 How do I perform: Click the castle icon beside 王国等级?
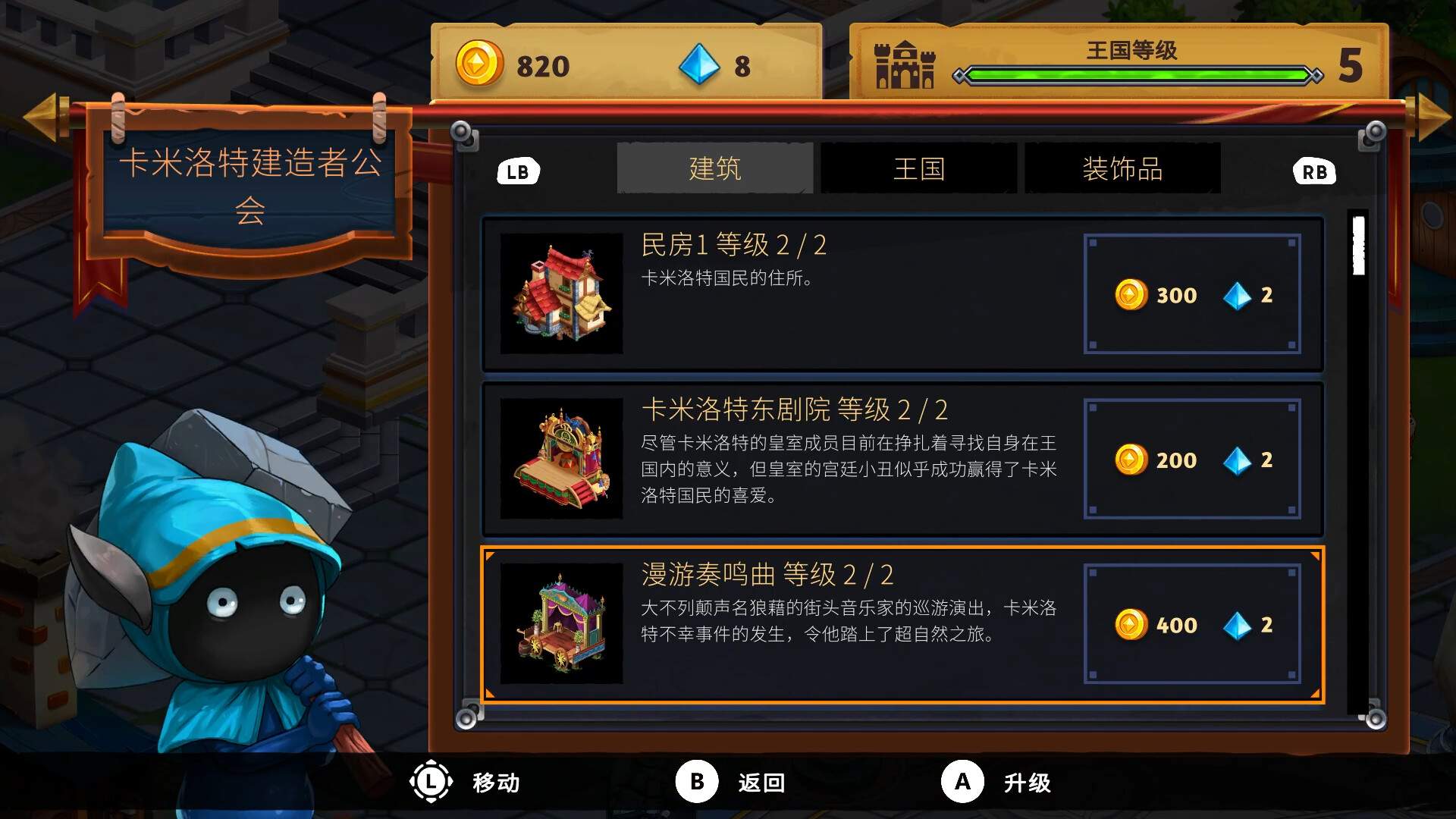click(x=904, y=67)
